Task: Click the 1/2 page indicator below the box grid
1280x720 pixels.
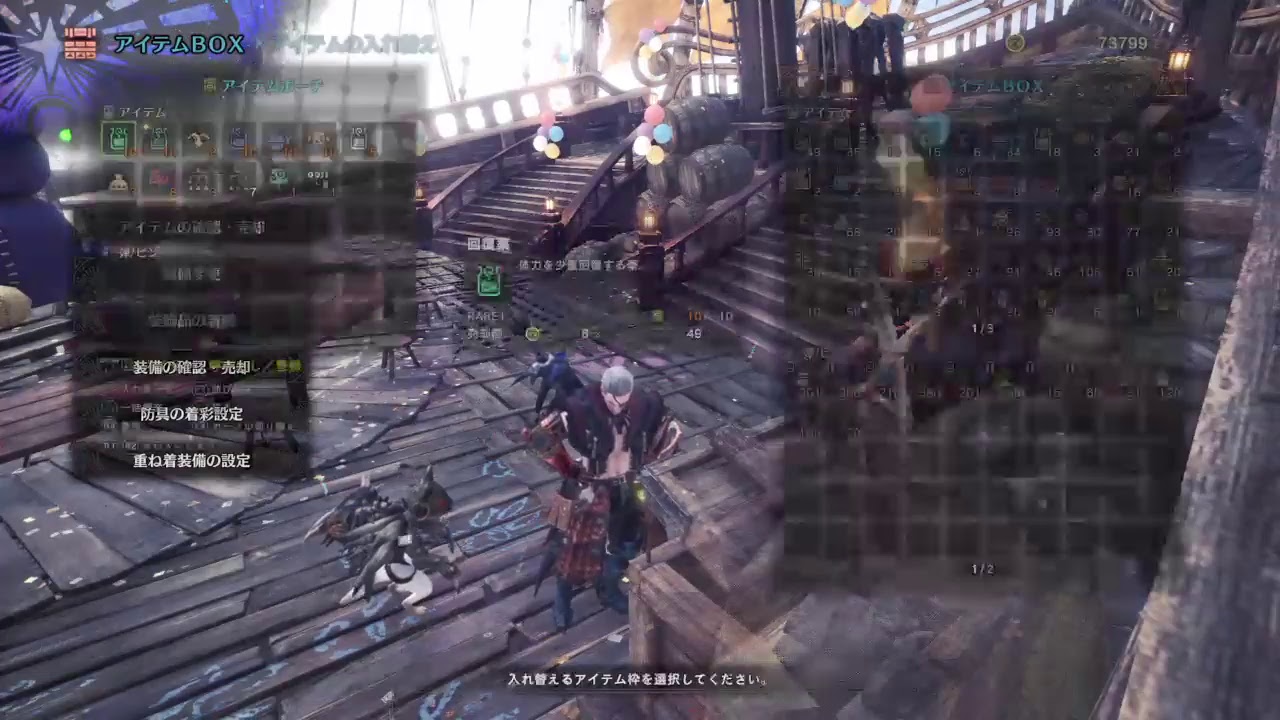Action: tap(983, 566)
